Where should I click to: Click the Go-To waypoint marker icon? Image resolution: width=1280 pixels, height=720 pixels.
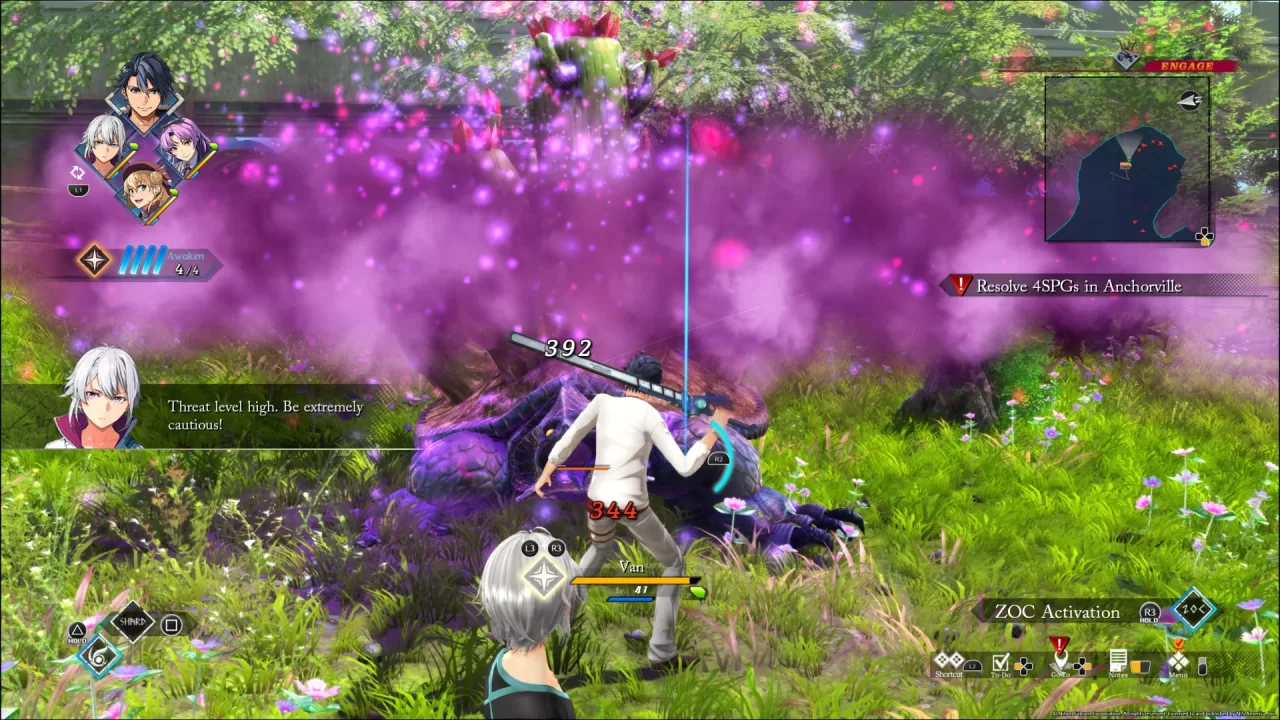pyautogui.click(x=1061, y=658)
